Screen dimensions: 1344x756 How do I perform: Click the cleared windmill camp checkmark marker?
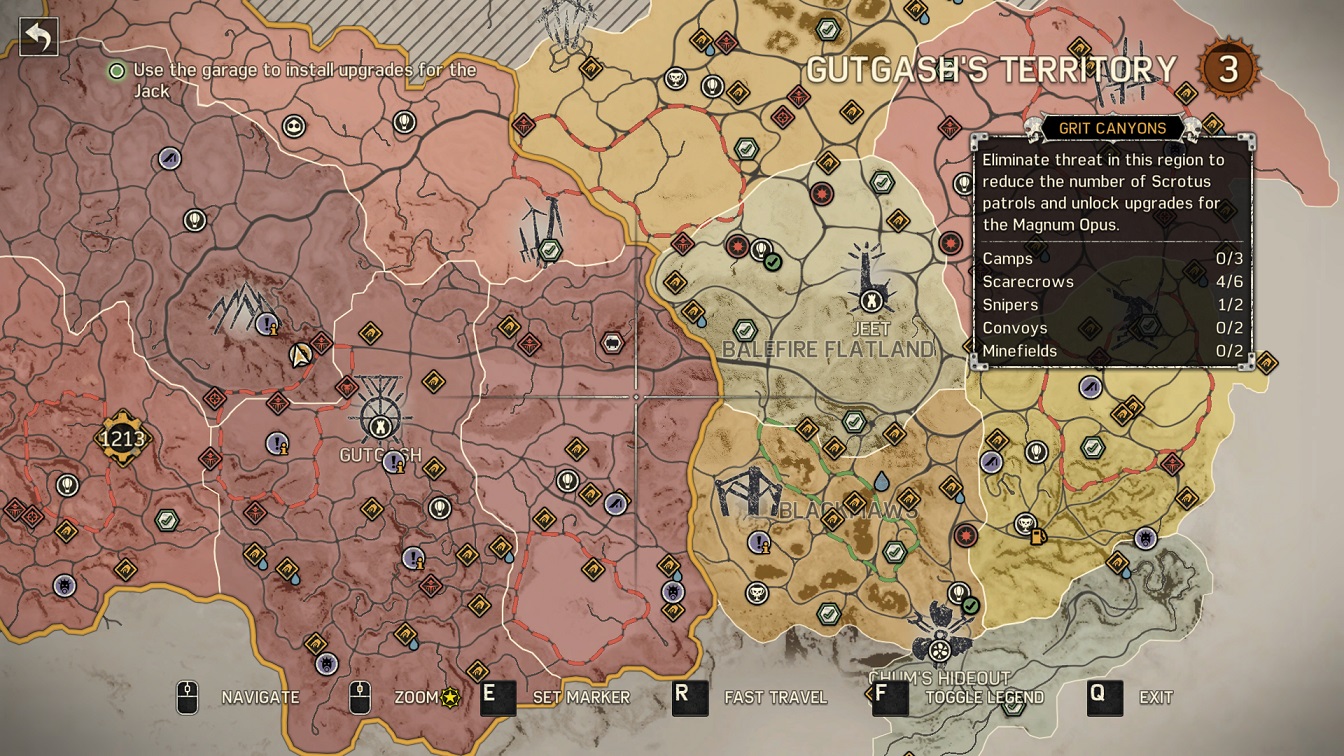tap(548, 250)
